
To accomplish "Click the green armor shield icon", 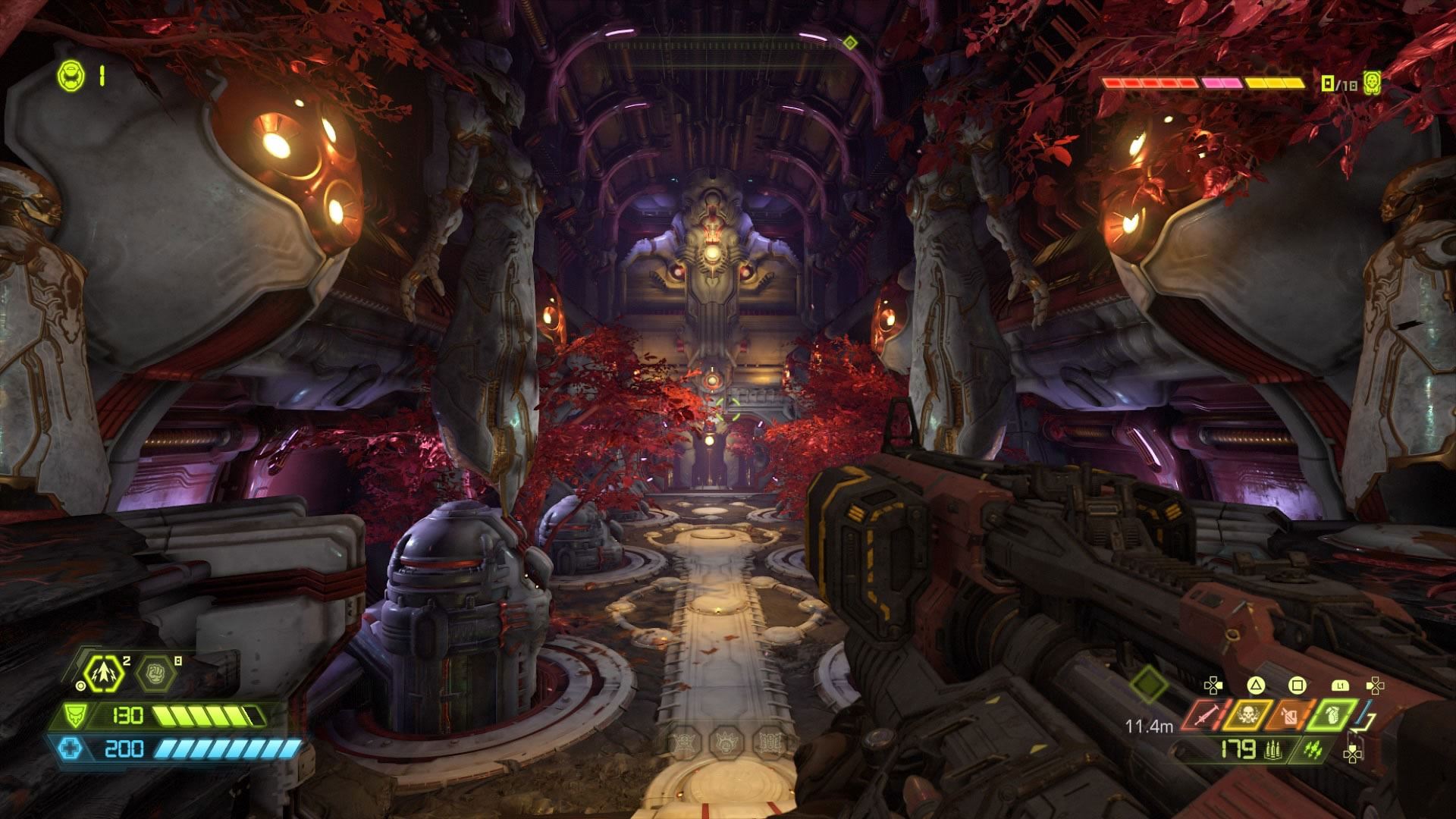I will click(x=77, y=714).
